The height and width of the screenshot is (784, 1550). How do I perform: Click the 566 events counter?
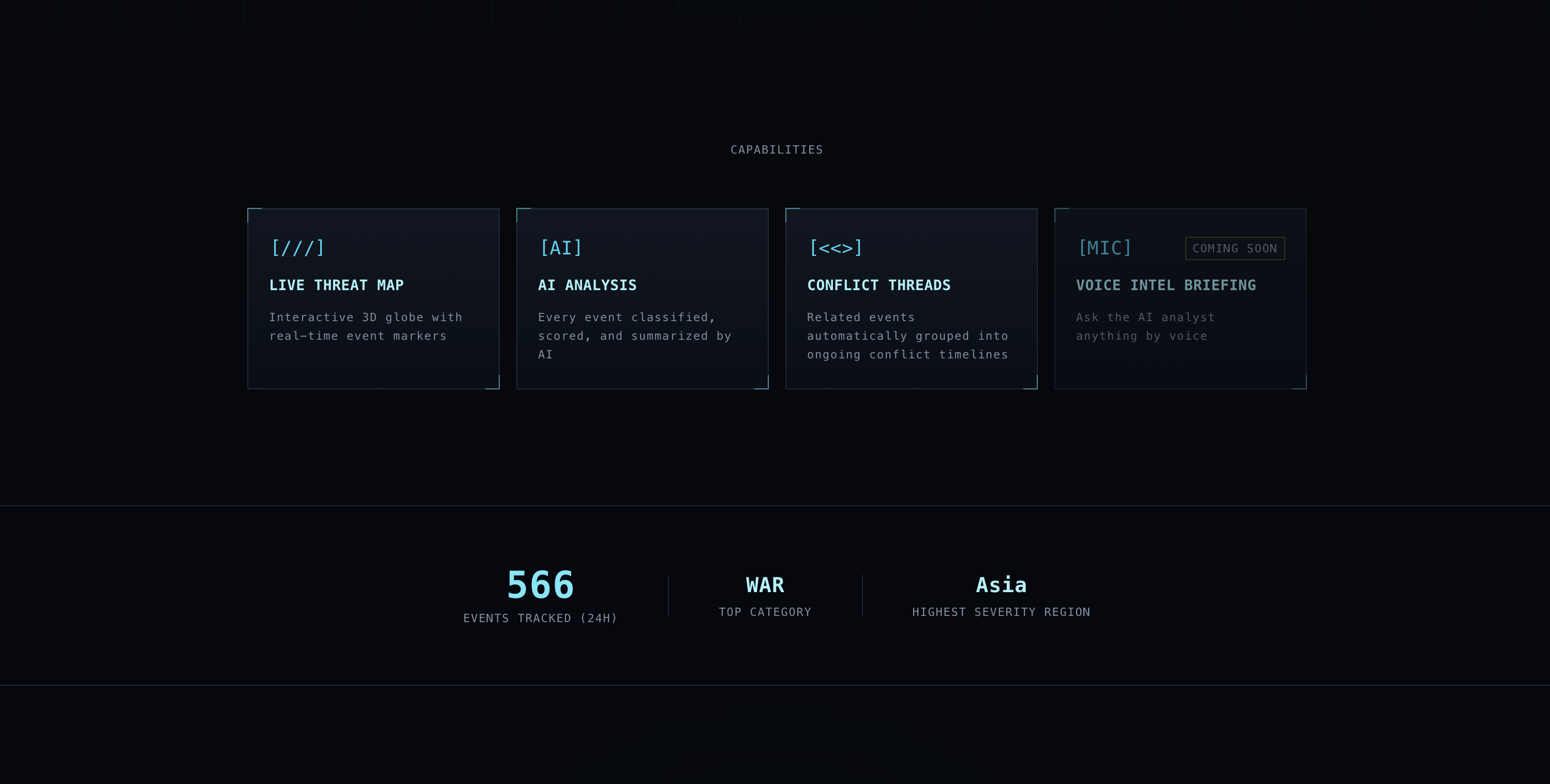pyautogui.click(x=540, y=584)
